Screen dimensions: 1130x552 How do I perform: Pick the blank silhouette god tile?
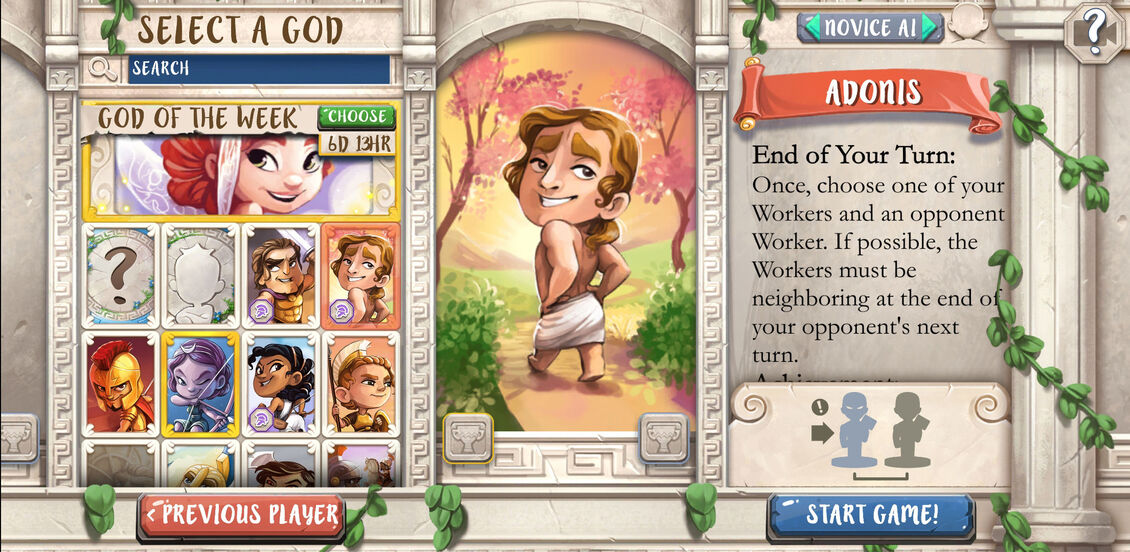point(201,275)
